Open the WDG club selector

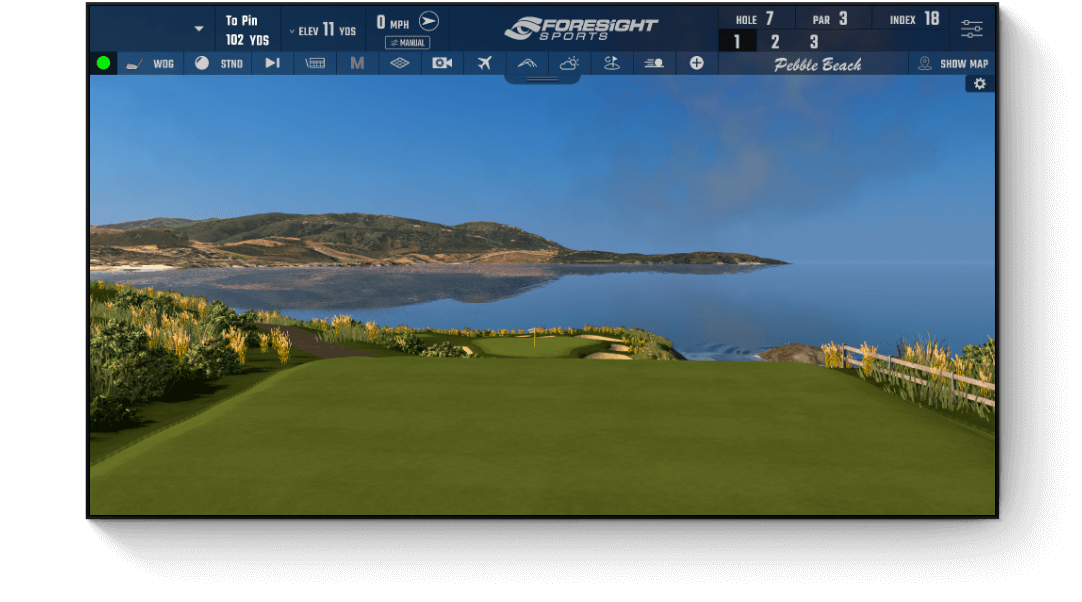(150, 63)
